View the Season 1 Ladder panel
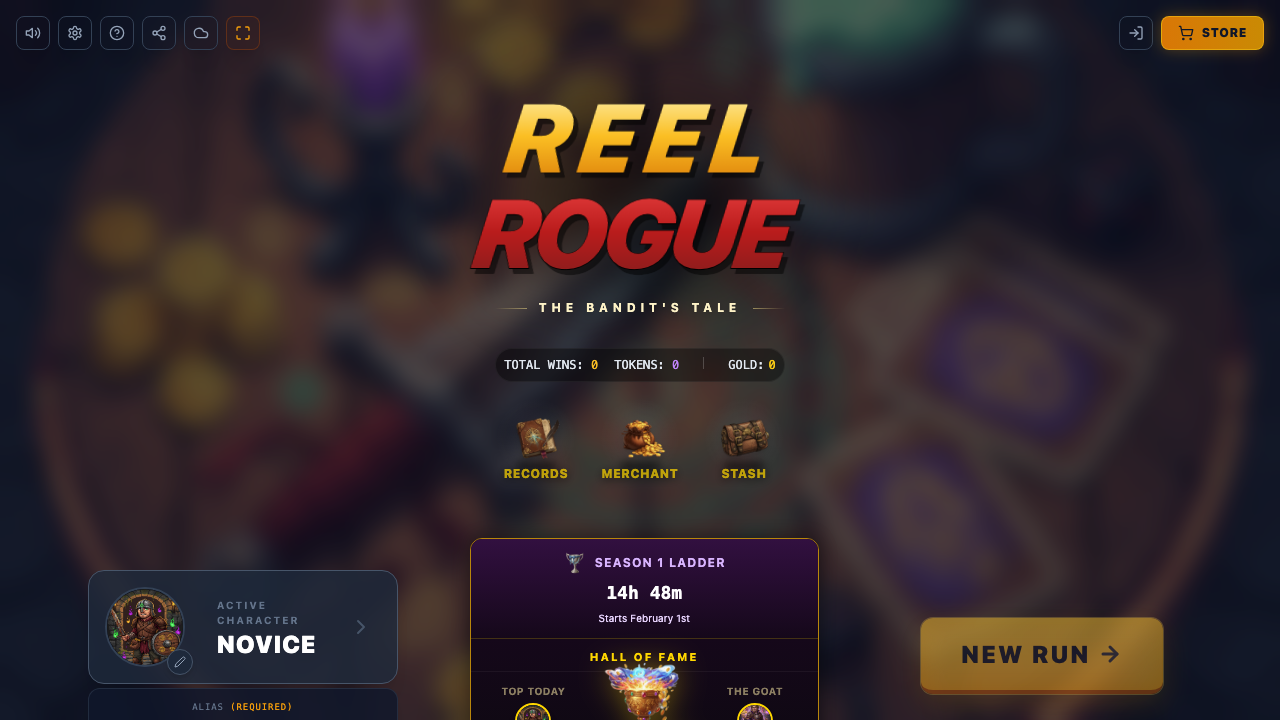Screen dimensions: 1280x720 644,588
